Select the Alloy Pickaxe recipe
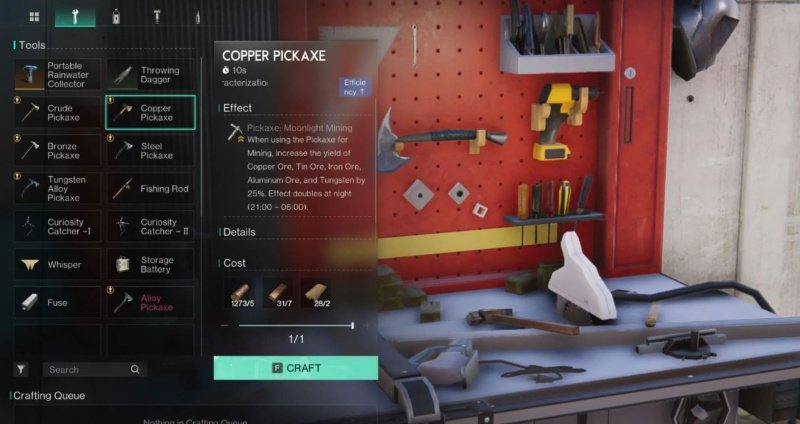The height and width of the screenshot is (424, 800). pos(150,302)
